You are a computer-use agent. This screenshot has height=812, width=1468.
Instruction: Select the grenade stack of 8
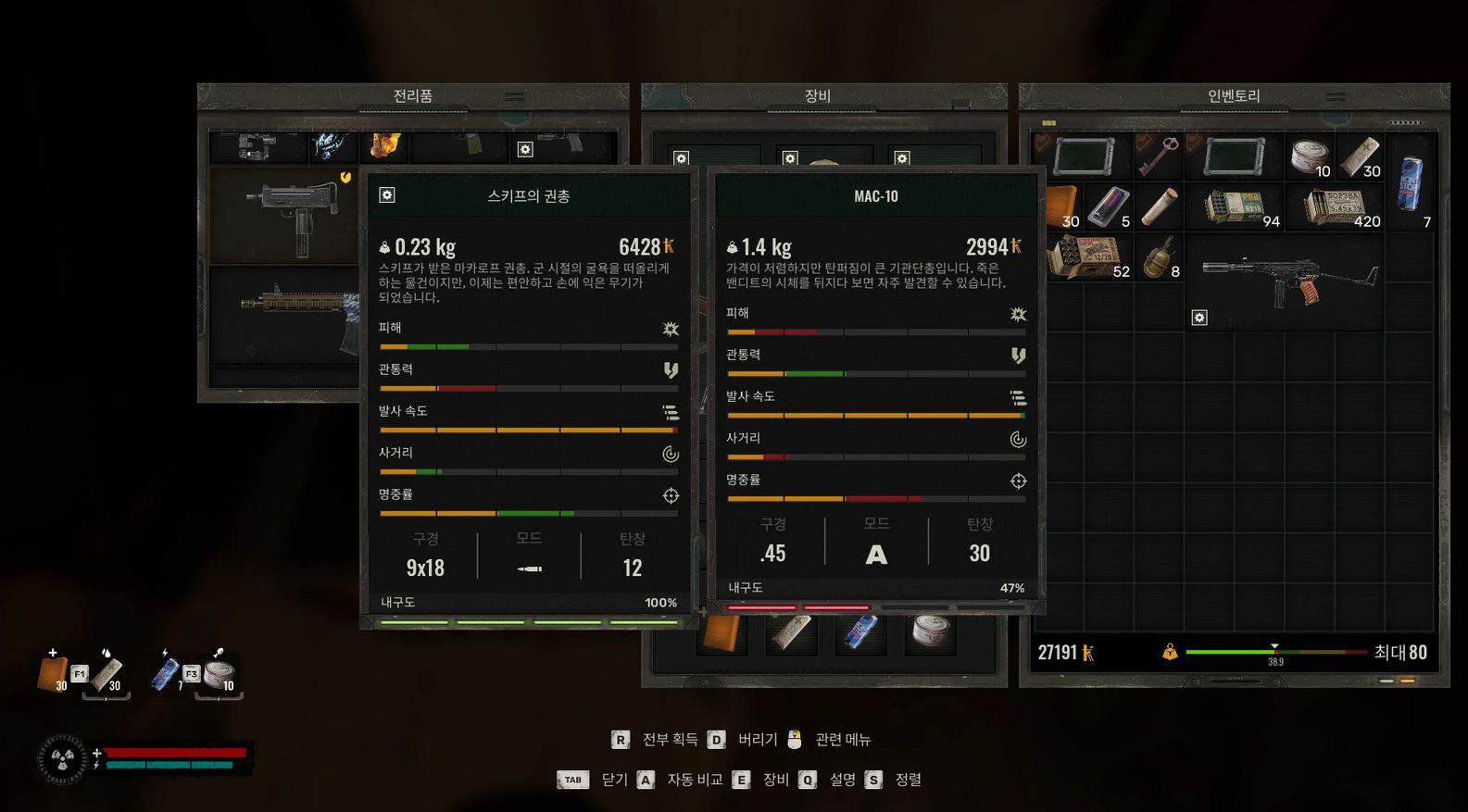(1159, 257)
